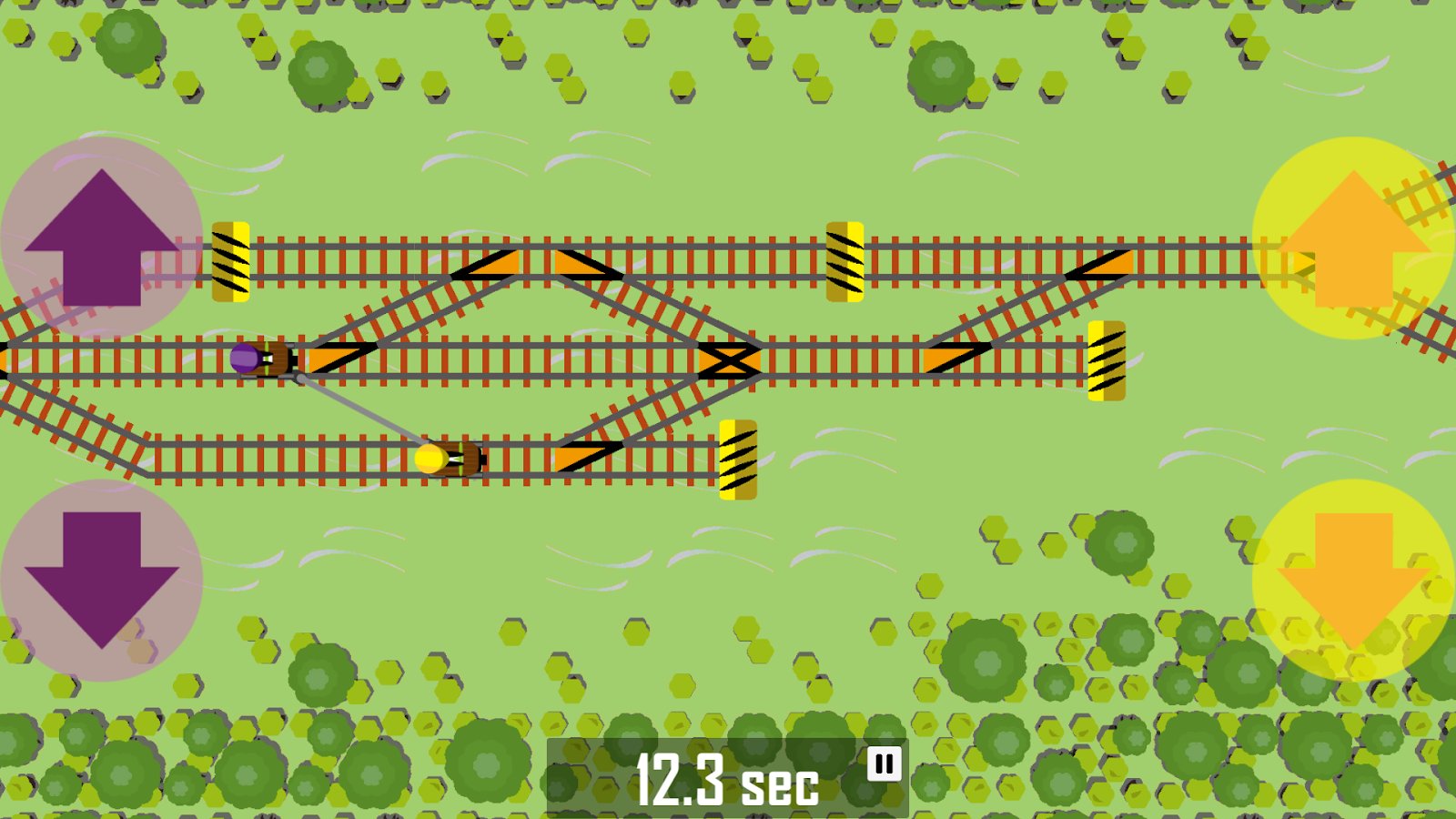Tap the purple up arrow button
The height and width of the screenshot is (819, 1456).
click(102, 238)
